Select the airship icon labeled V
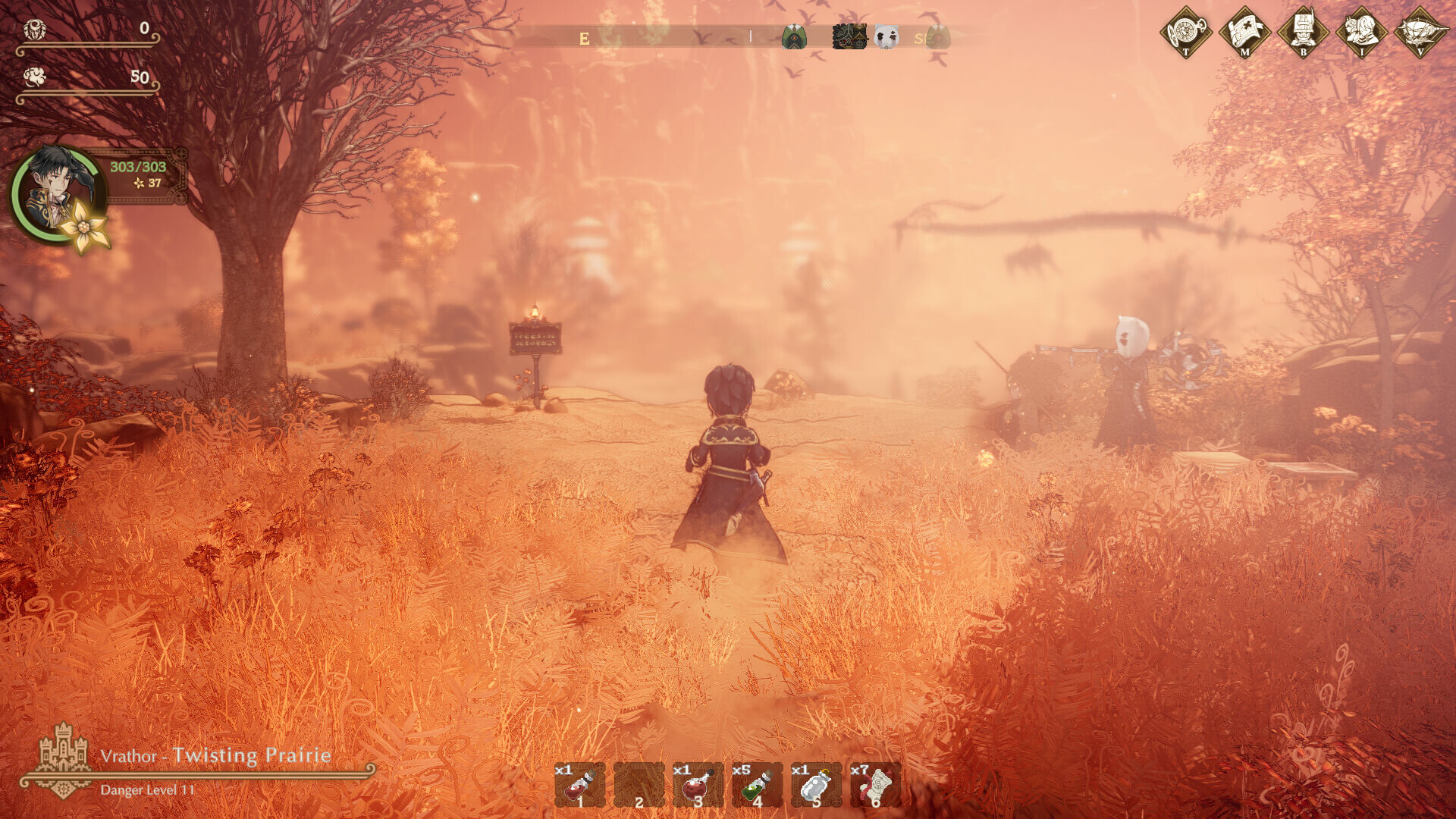 [1420, 32]
